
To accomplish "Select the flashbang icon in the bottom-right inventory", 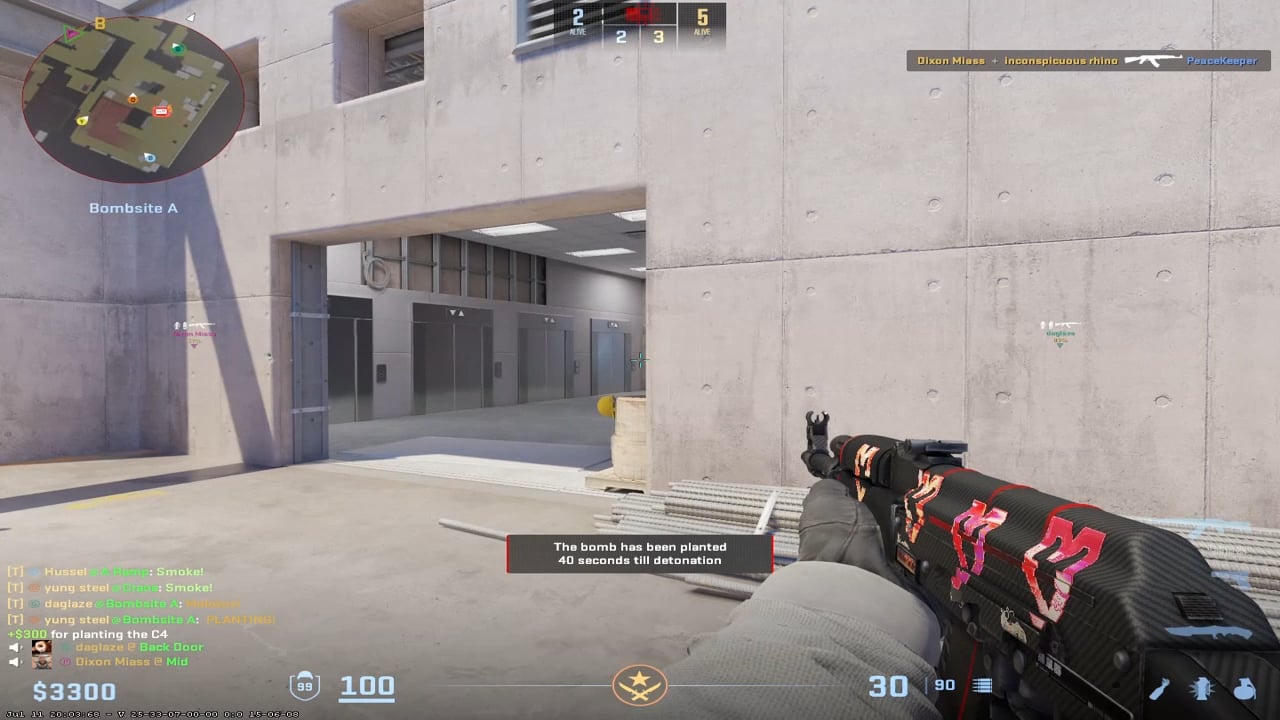I will pyautogui.click(x=1201, y=689).
